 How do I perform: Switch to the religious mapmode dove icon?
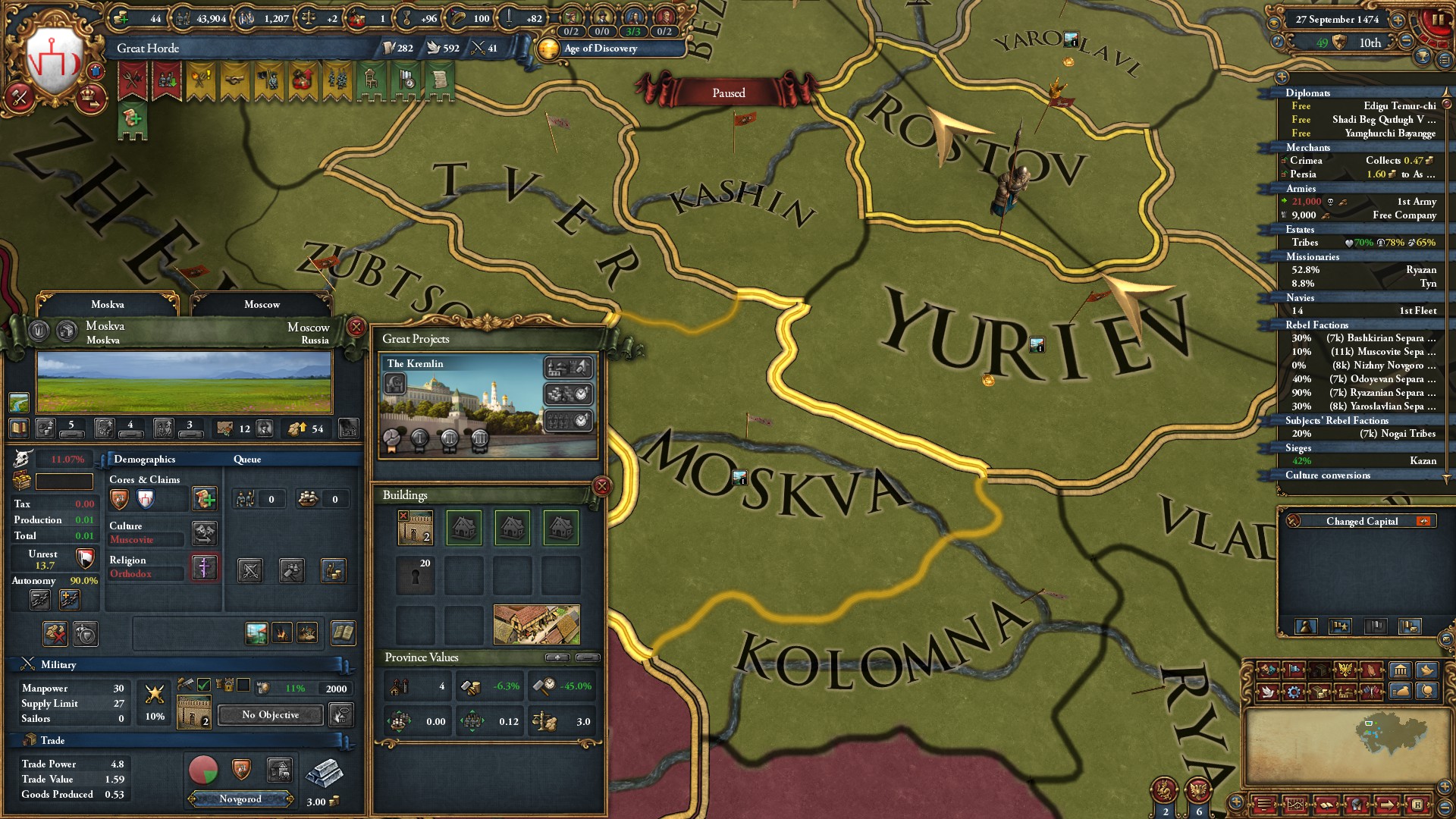click(1268, 692)
